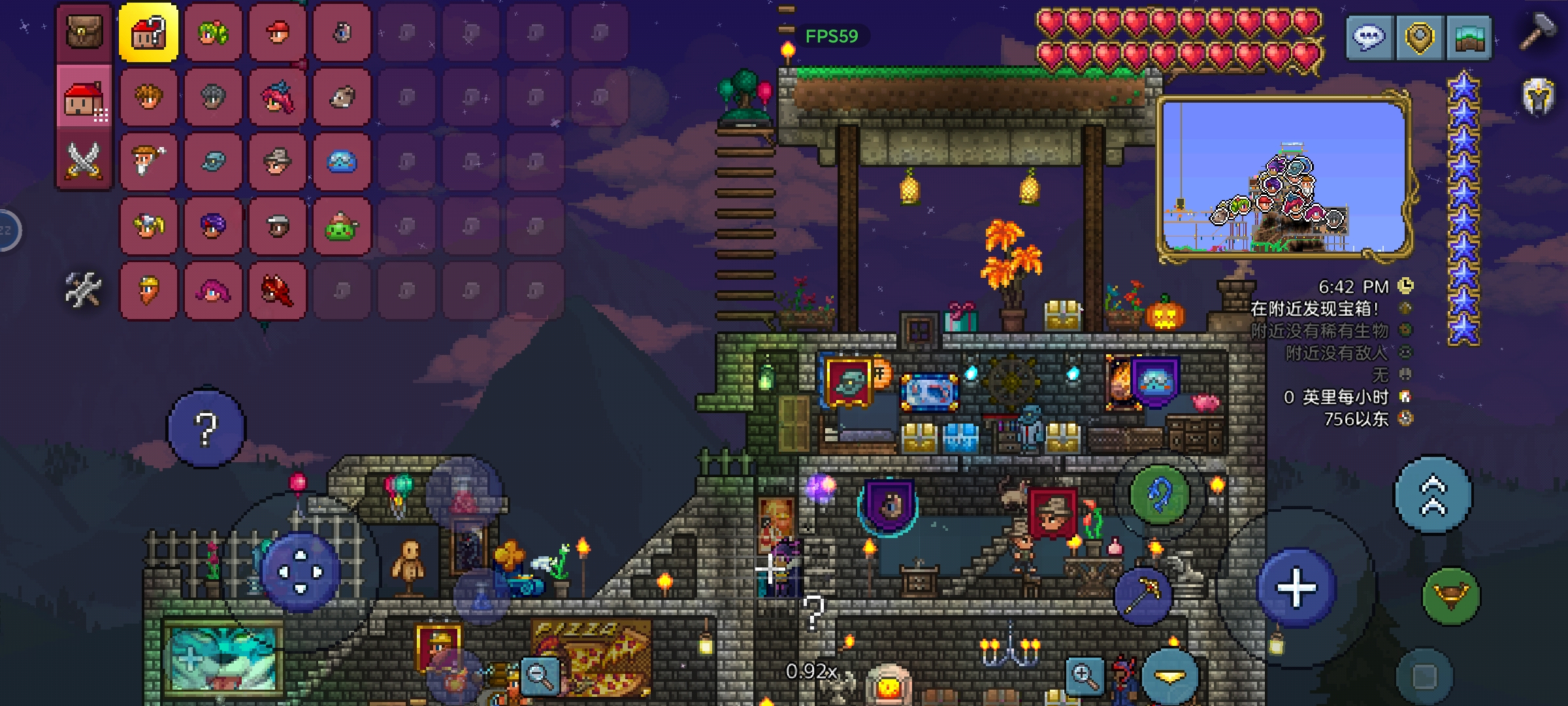Select the blue slime pet housing slot
Viewport: 1568px width, 706px height.
341,161
